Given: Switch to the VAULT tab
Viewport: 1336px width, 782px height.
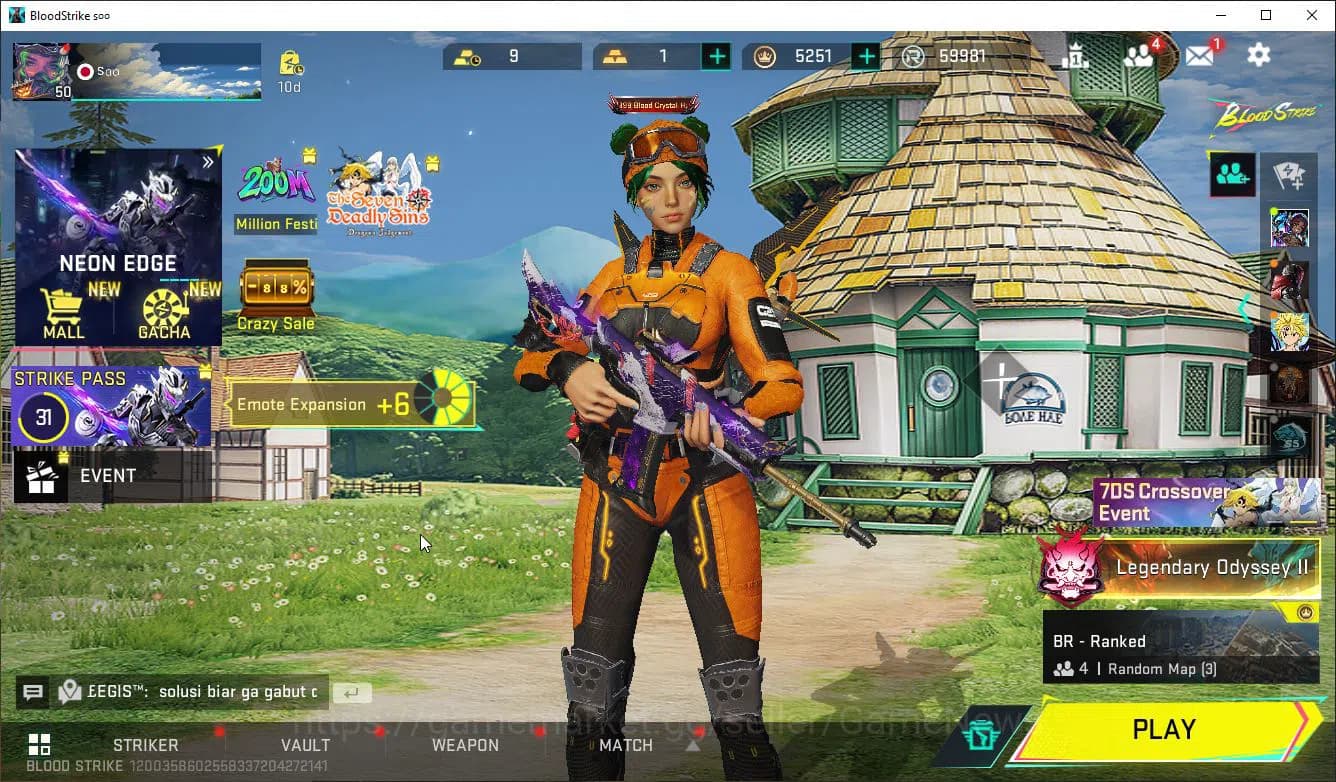Looking at the screenshot, I should pos(306,745).
